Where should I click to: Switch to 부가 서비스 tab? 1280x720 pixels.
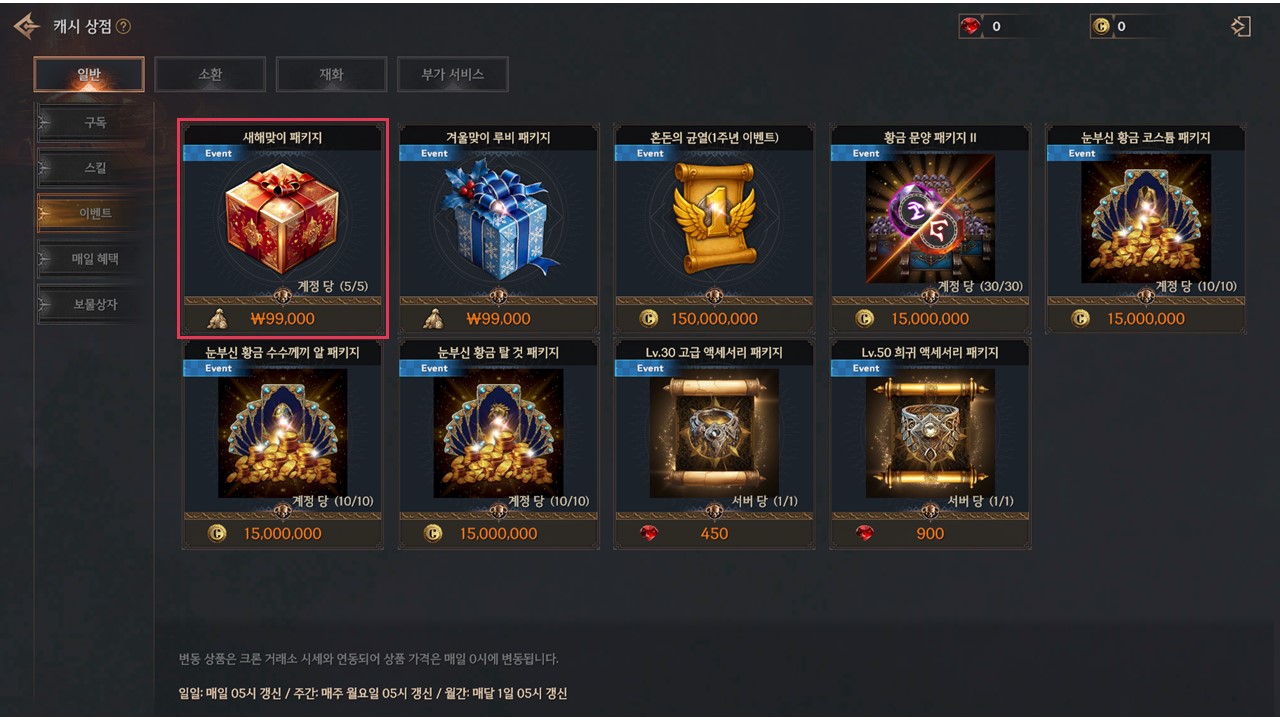pos(452,74)
